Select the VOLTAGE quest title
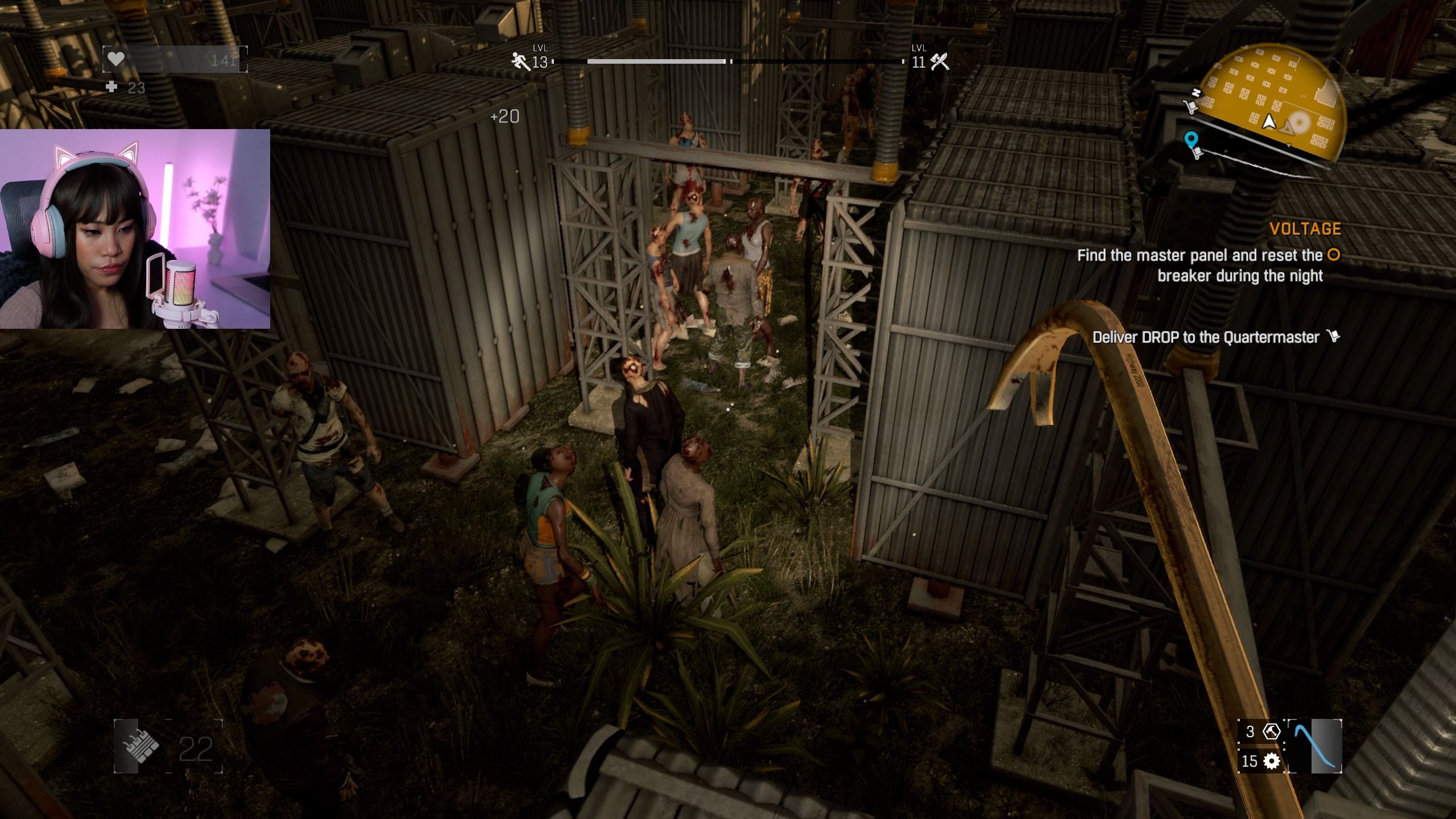Viewport: 1456px width, 819px height. click(x=1305, y=229)
